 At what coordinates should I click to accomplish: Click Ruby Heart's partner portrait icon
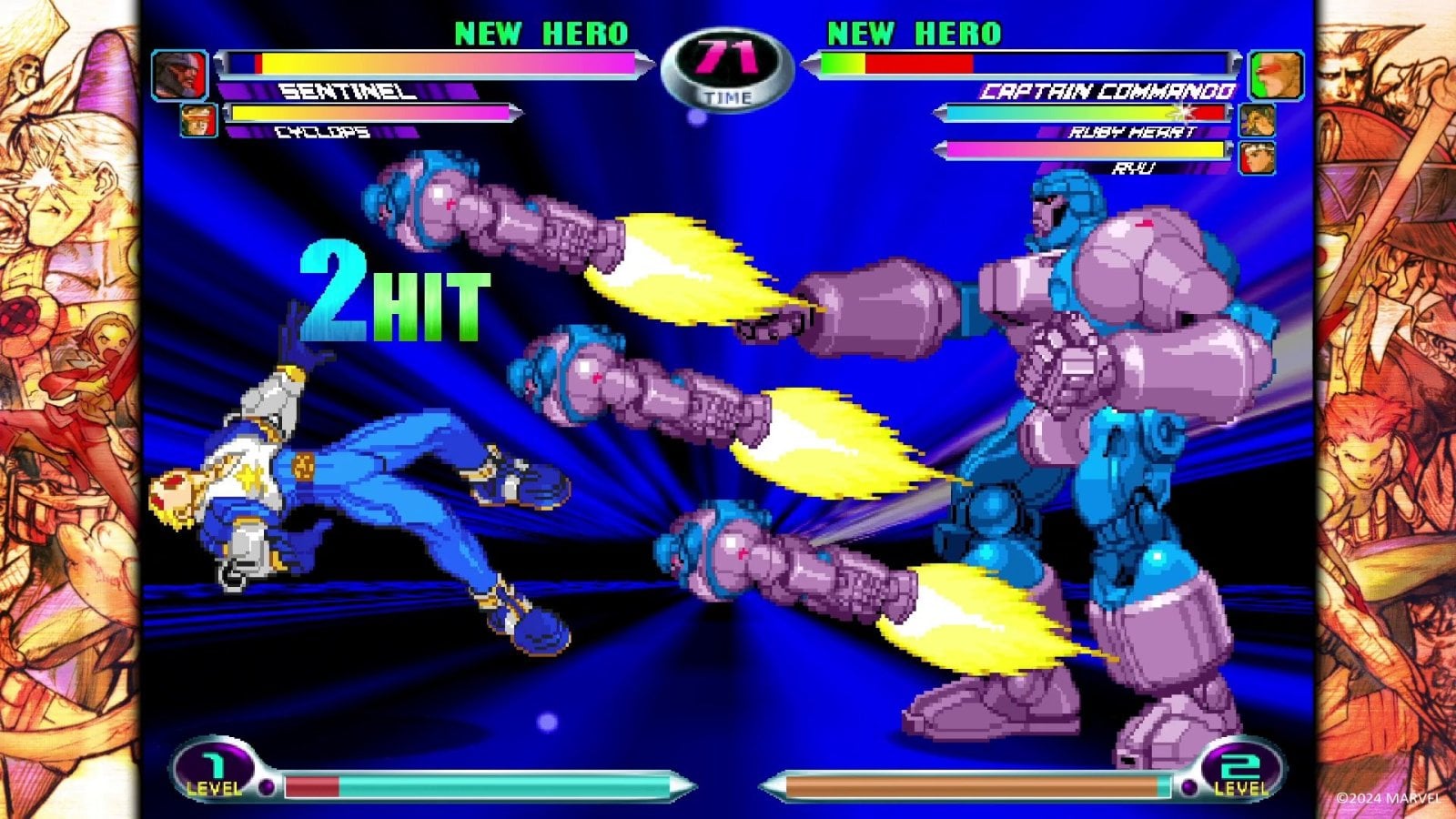click(1256, 118)
